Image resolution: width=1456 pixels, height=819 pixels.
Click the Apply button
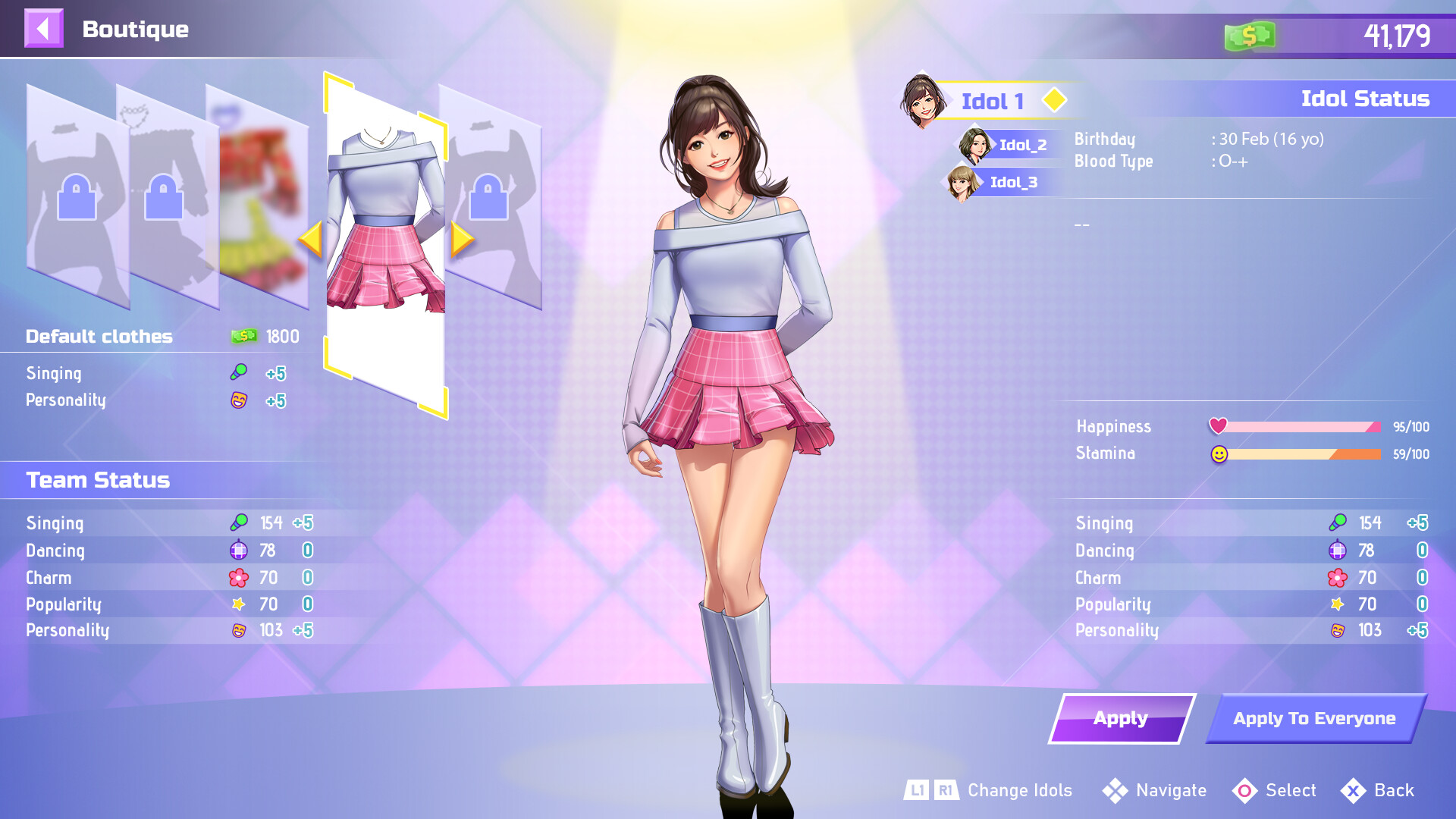click(1121, 718)
